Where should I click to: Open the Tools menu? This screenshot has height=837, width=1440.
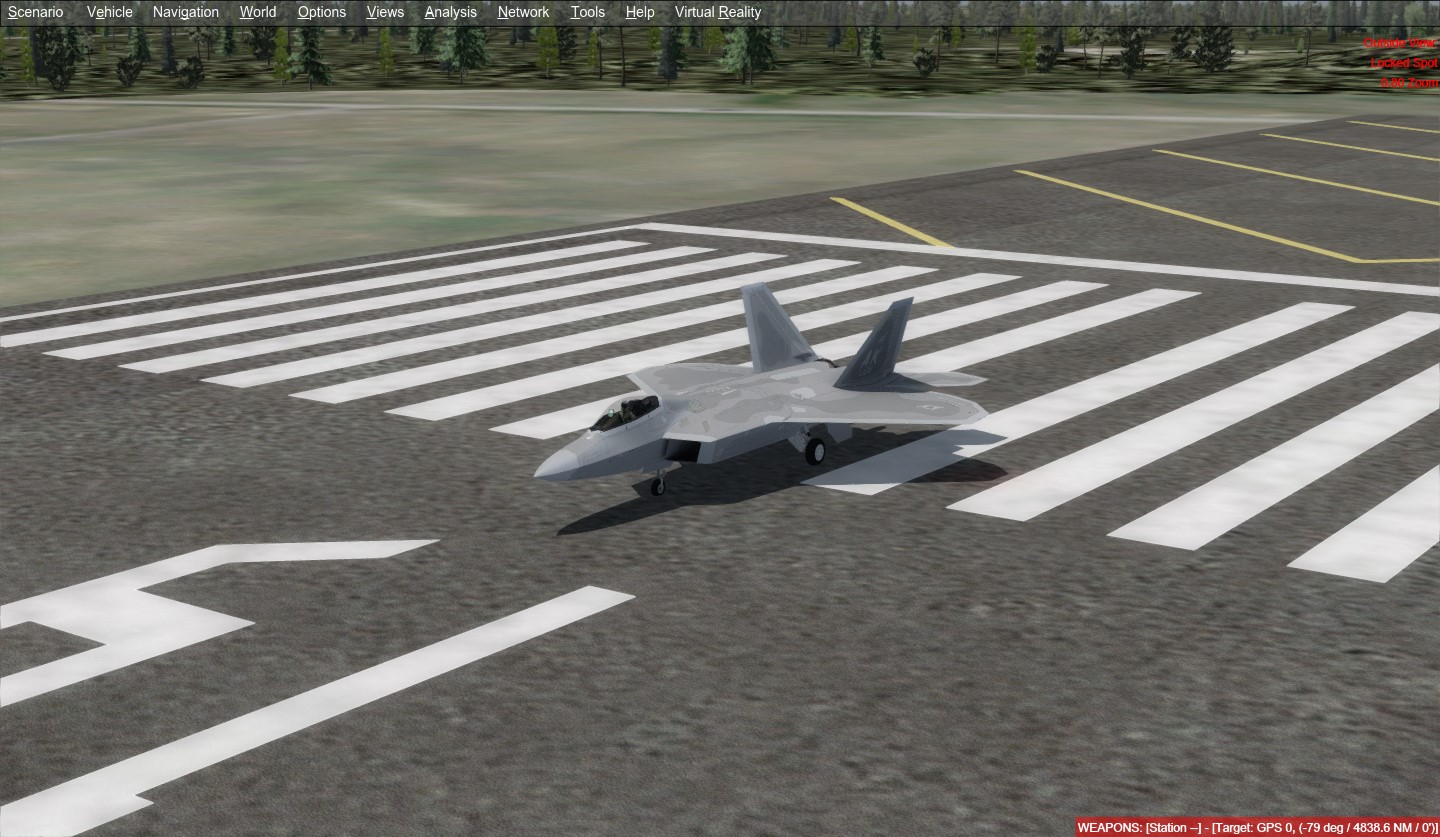coord(587,12)
